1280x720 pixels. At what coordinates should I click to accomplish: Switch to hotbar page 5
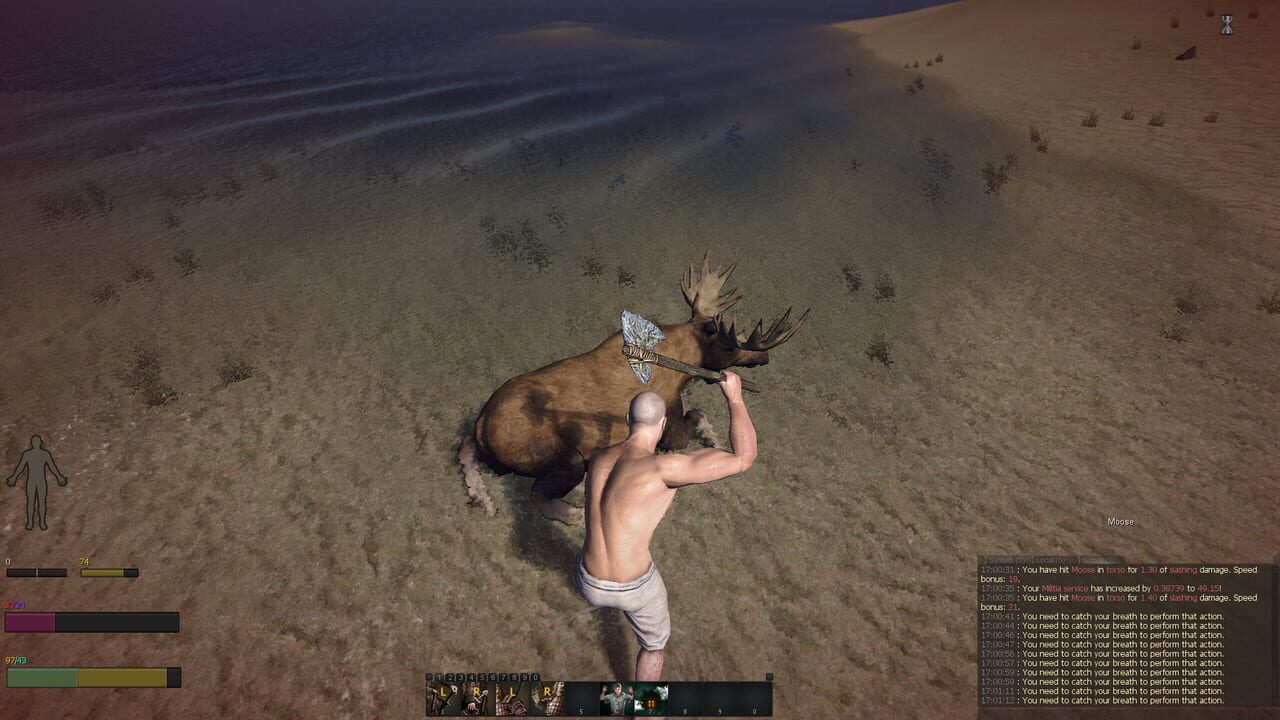[x=481, y=677]
